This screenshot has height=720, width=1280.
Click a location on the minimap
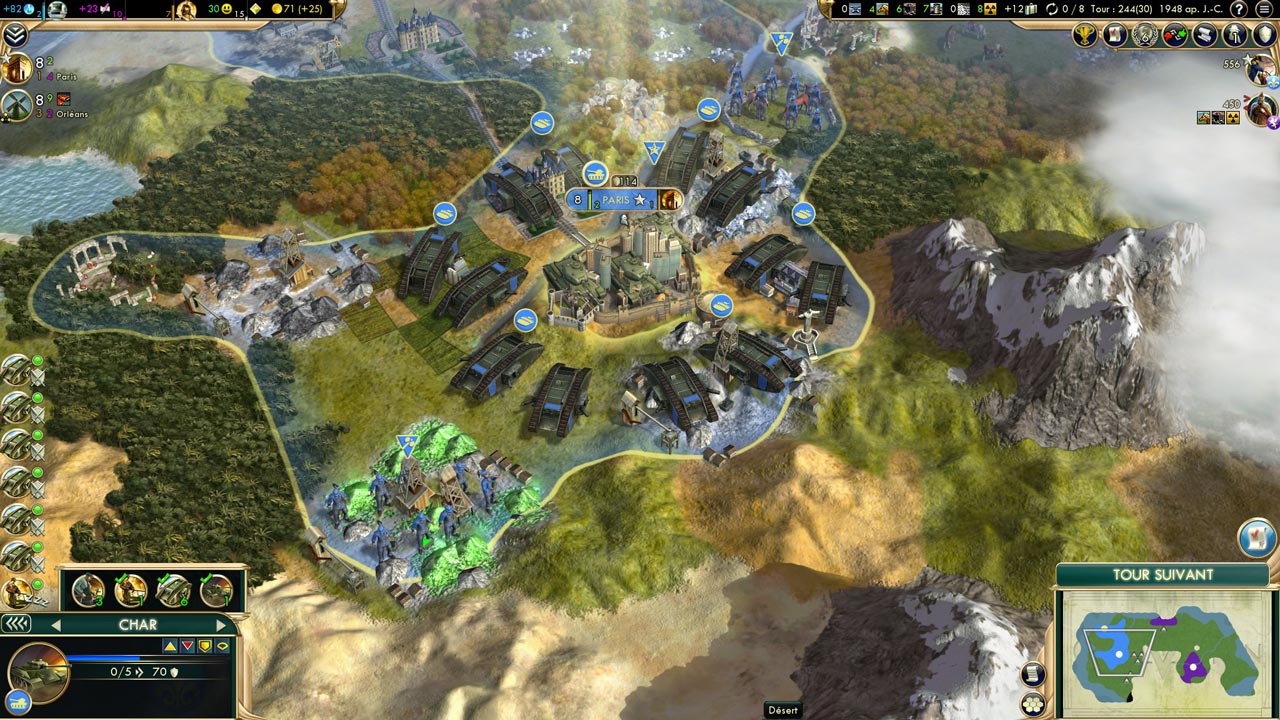(1170, 655)
